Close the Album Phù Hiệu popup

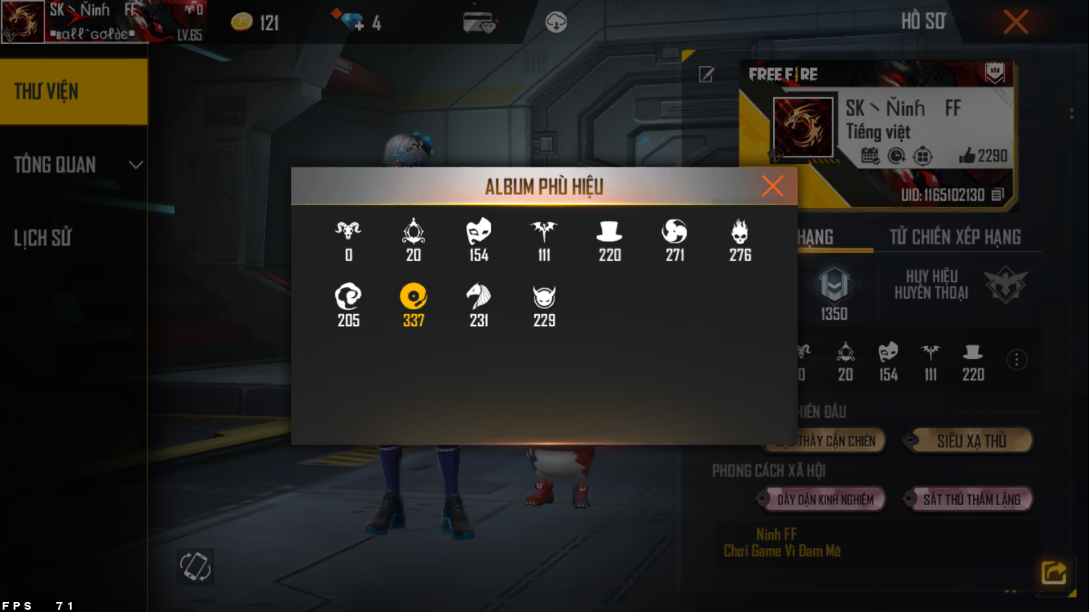(x=772, y=186)
